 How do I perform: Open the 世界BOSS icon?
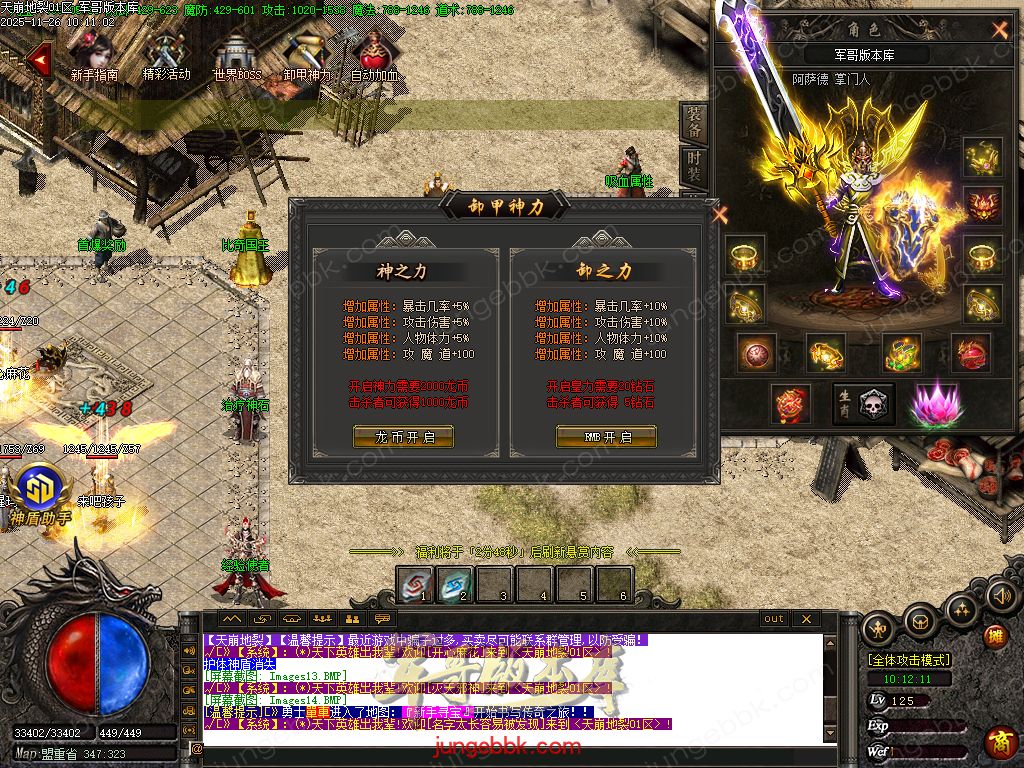(x=236, y=55)
